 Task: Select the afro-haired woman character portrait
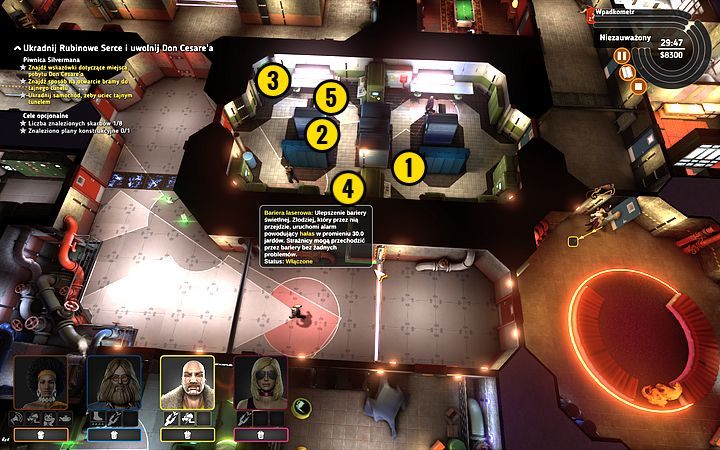tap(41, 383)
